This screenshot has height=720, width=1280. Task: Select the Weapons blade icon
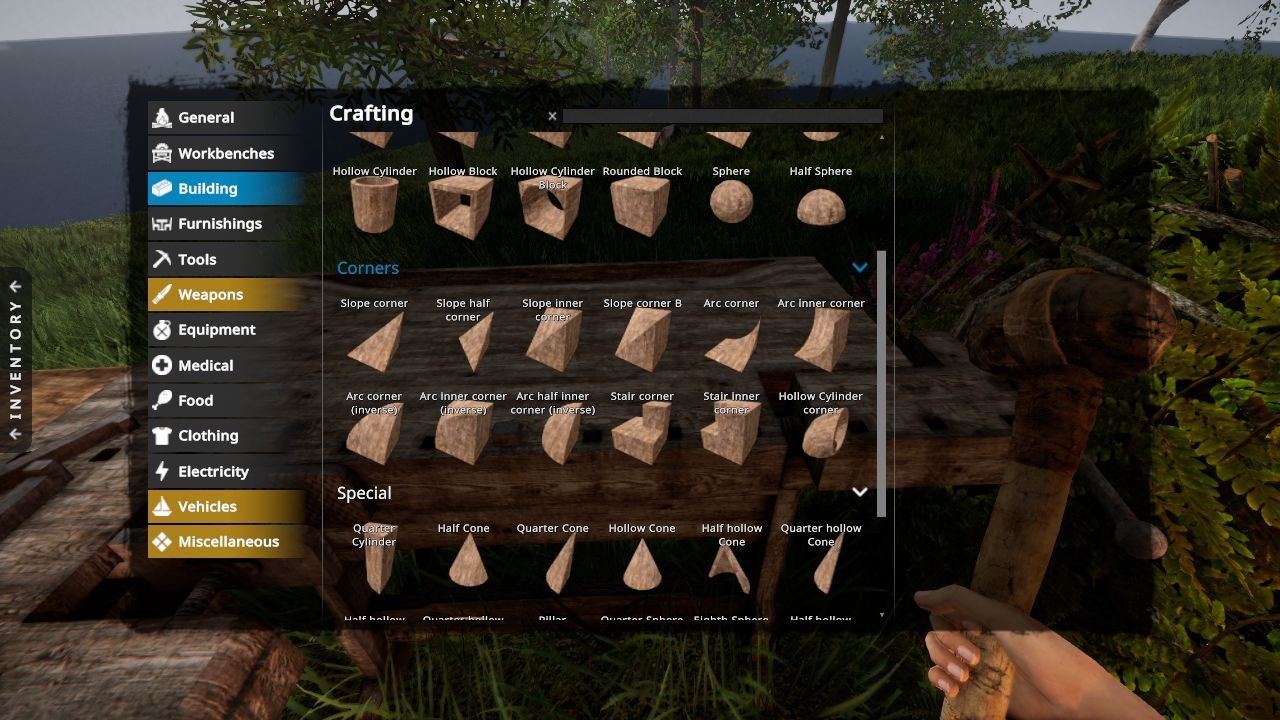point(162,294)
